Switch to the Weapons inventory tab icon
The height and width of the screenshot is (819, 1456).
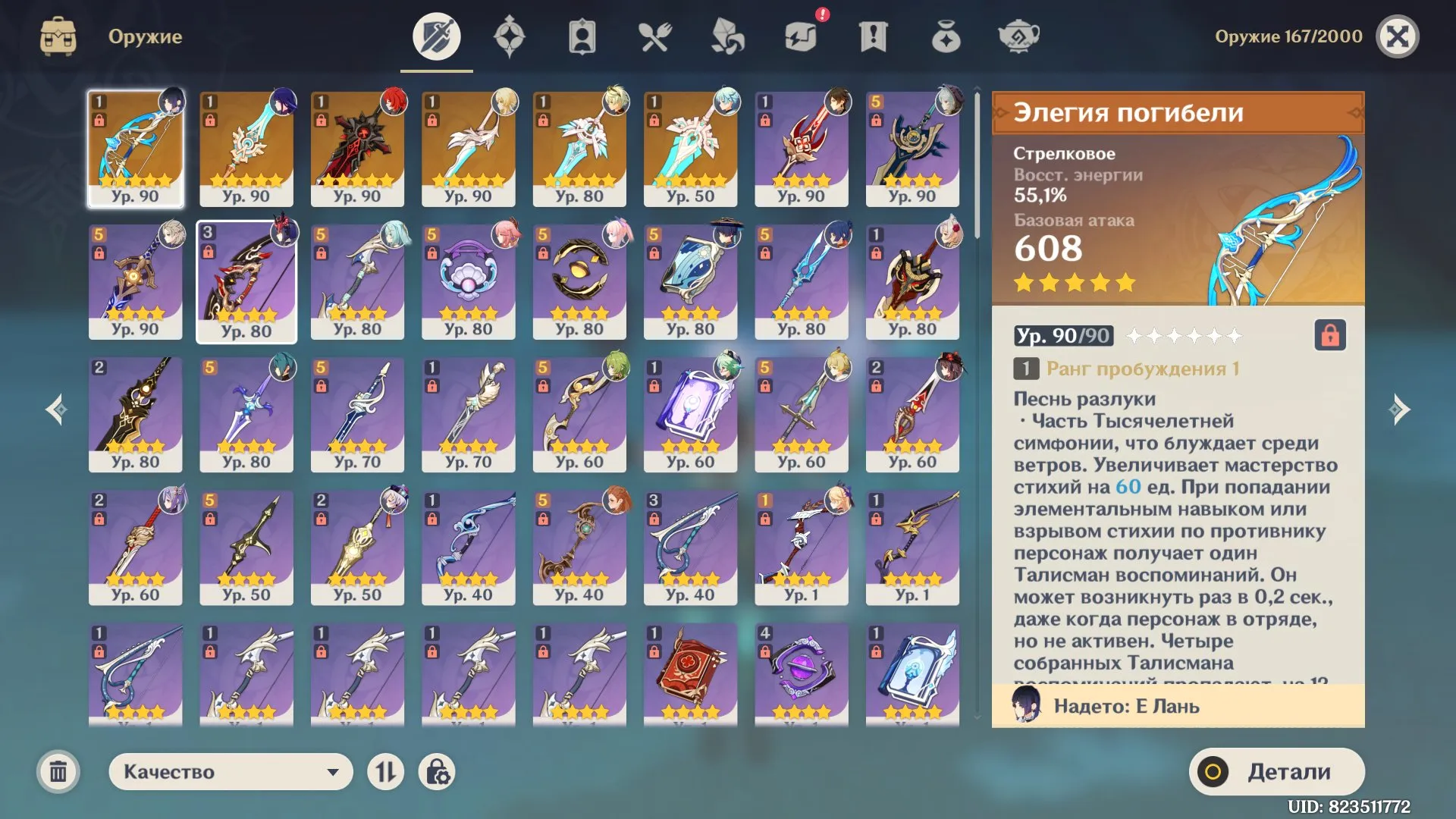click(x=436, y=36)
